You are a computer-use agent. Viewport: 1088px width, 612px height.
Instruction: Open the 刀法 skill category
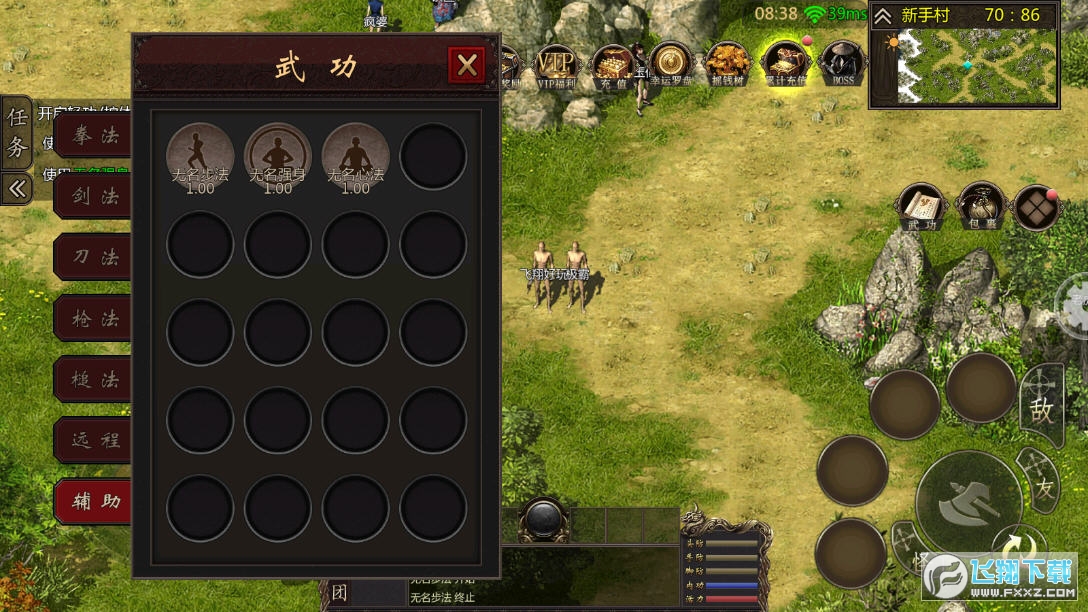point(93,258)
